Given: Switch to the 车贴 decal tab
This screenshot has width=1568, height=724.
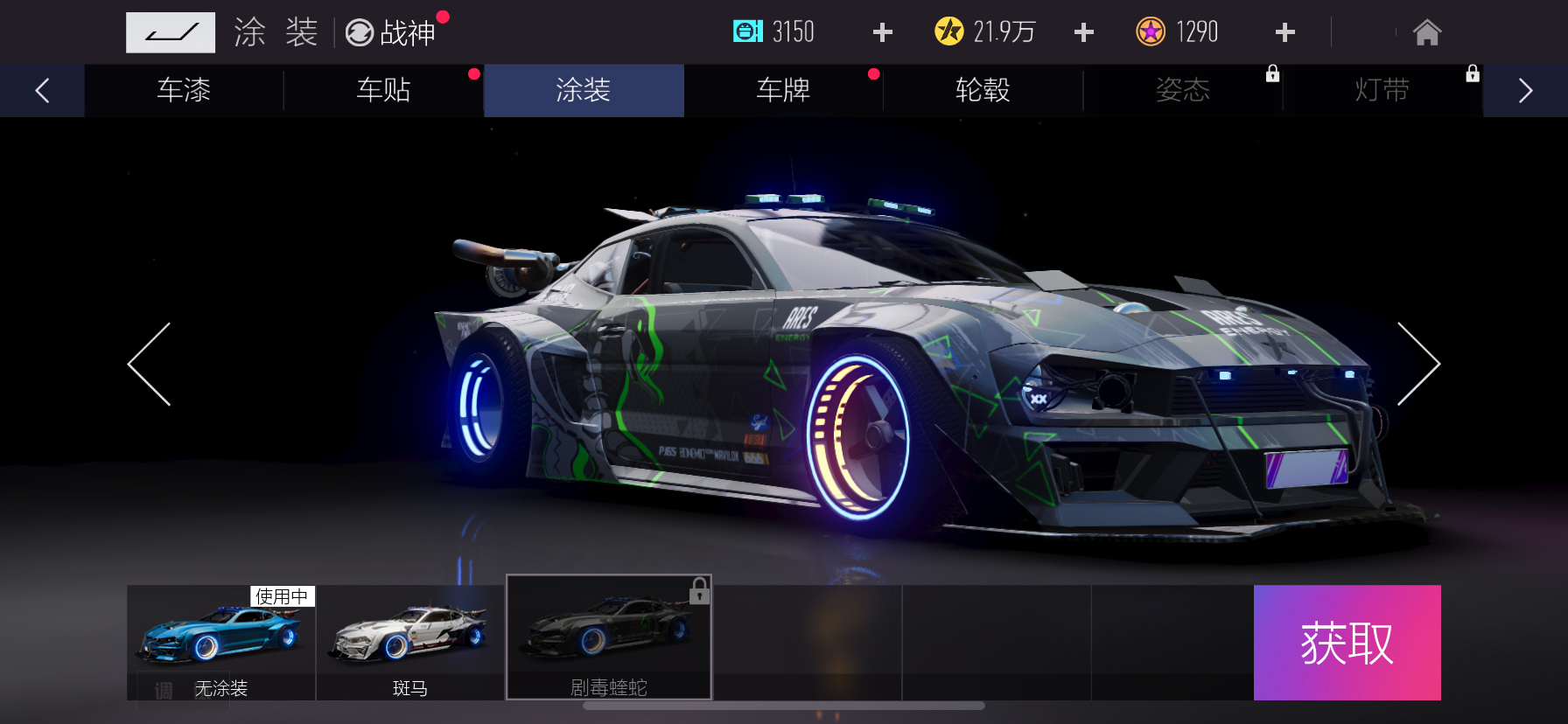Looking at the screenshot, I should pos(383,90).
